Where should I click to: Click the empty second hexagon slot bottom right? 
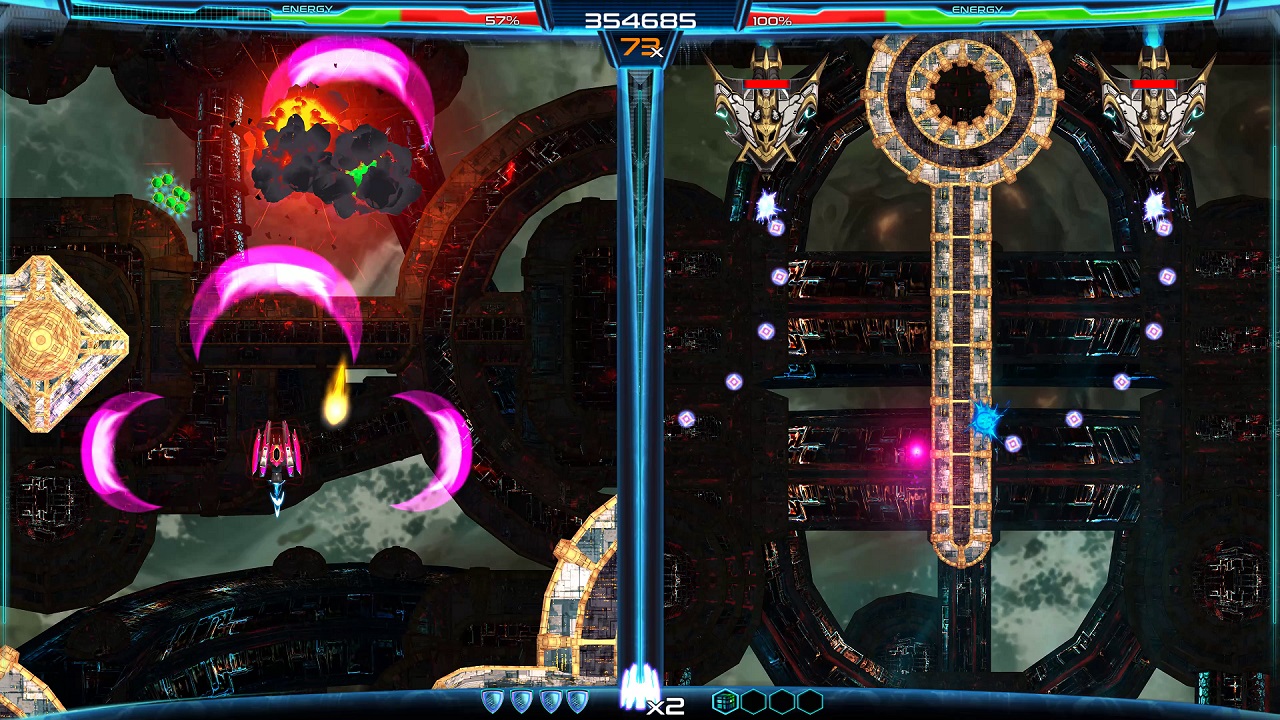[x=752, y=700]
